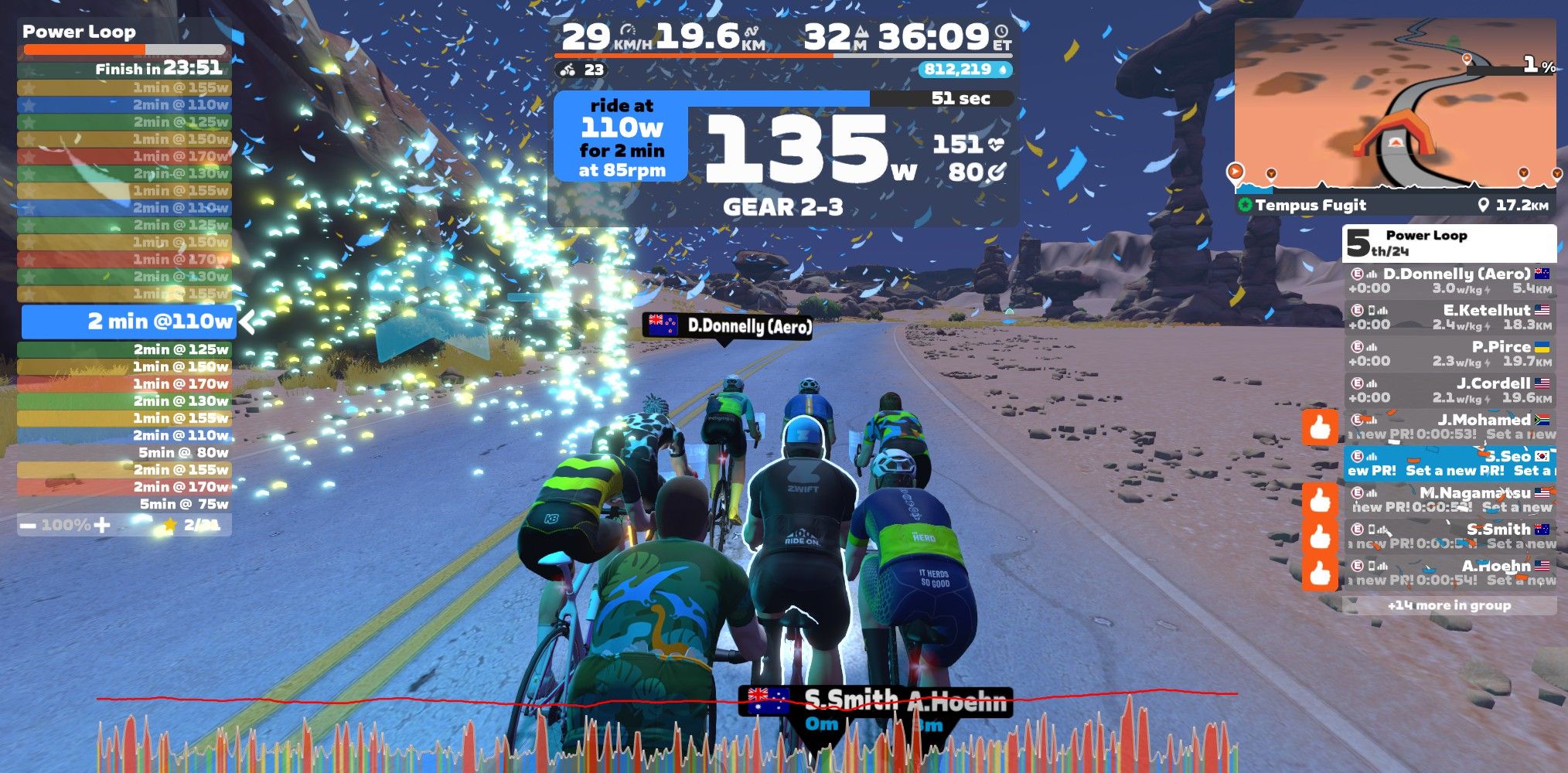Send M.Nagamatsu a thumbs-up Ride On
1568x773 pixels.
pyautogui.click(x=1320, y=500)
